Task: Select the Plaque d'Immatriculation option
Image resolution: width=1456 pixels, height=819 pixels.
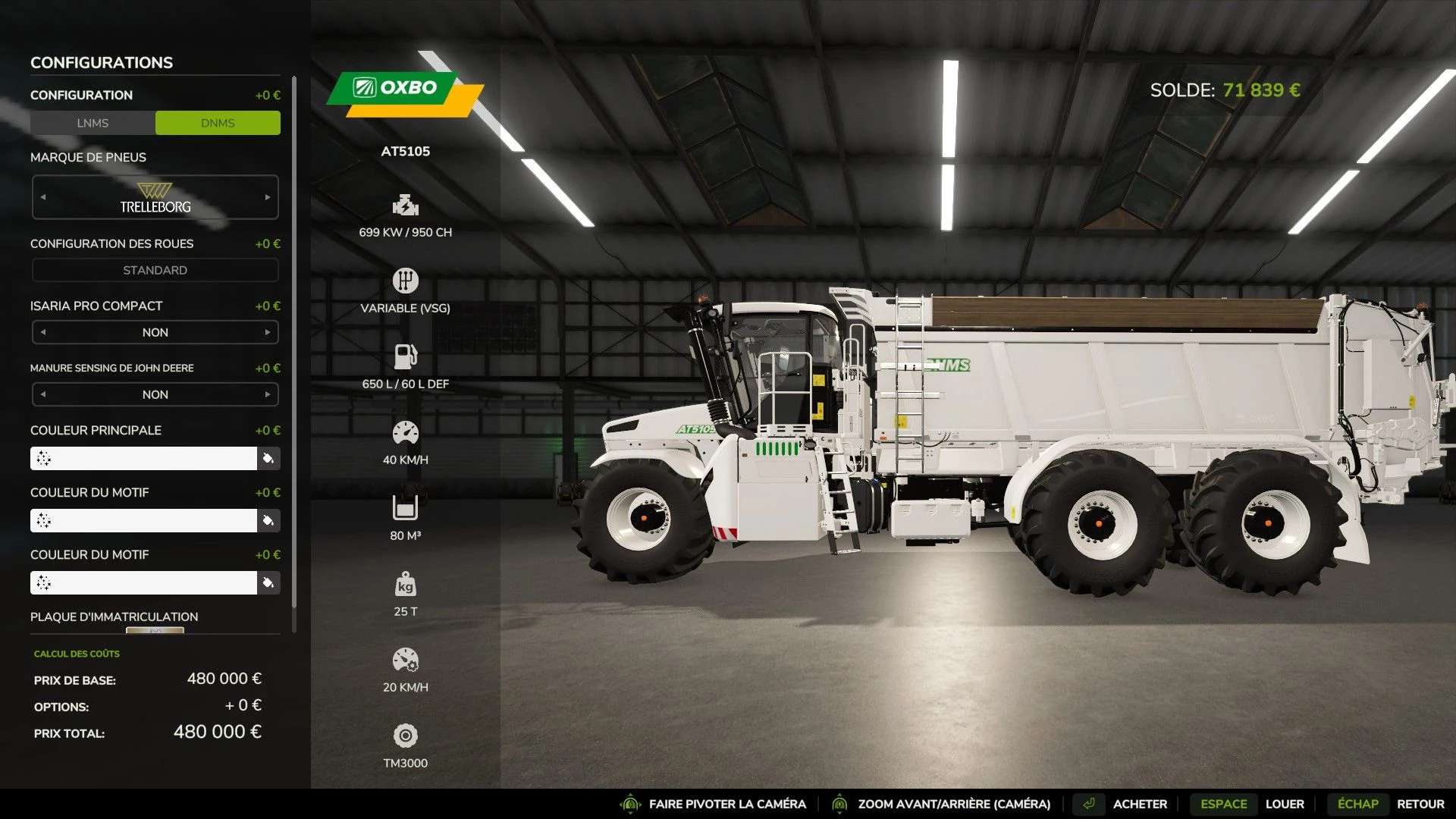Action: coord(155,629)
